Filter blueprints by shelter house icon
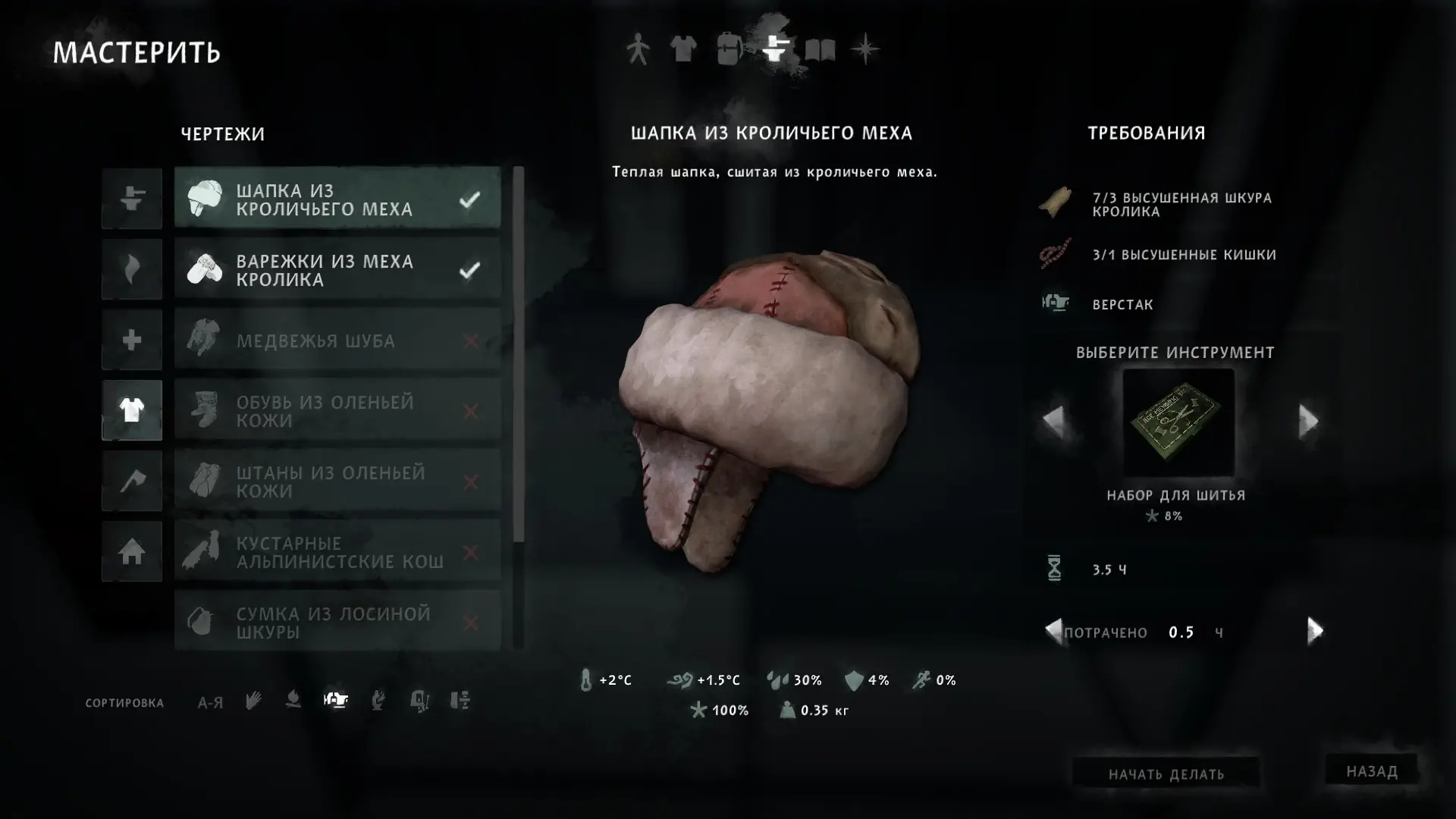 point(132,551)
